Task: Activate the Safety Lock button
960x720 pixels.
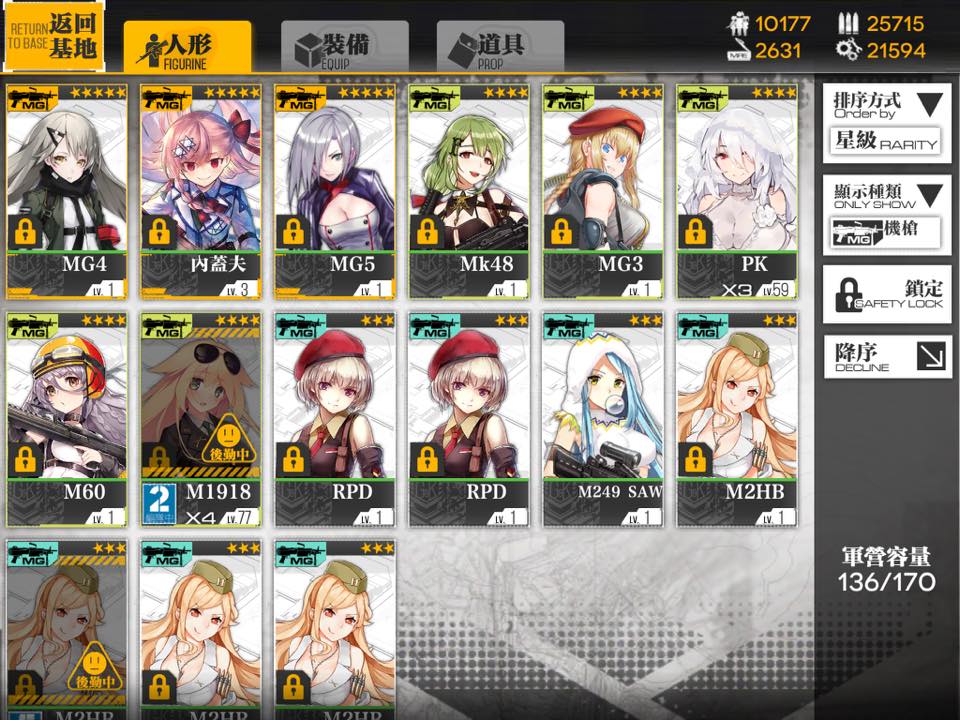Action: click(x=887, y=294)
